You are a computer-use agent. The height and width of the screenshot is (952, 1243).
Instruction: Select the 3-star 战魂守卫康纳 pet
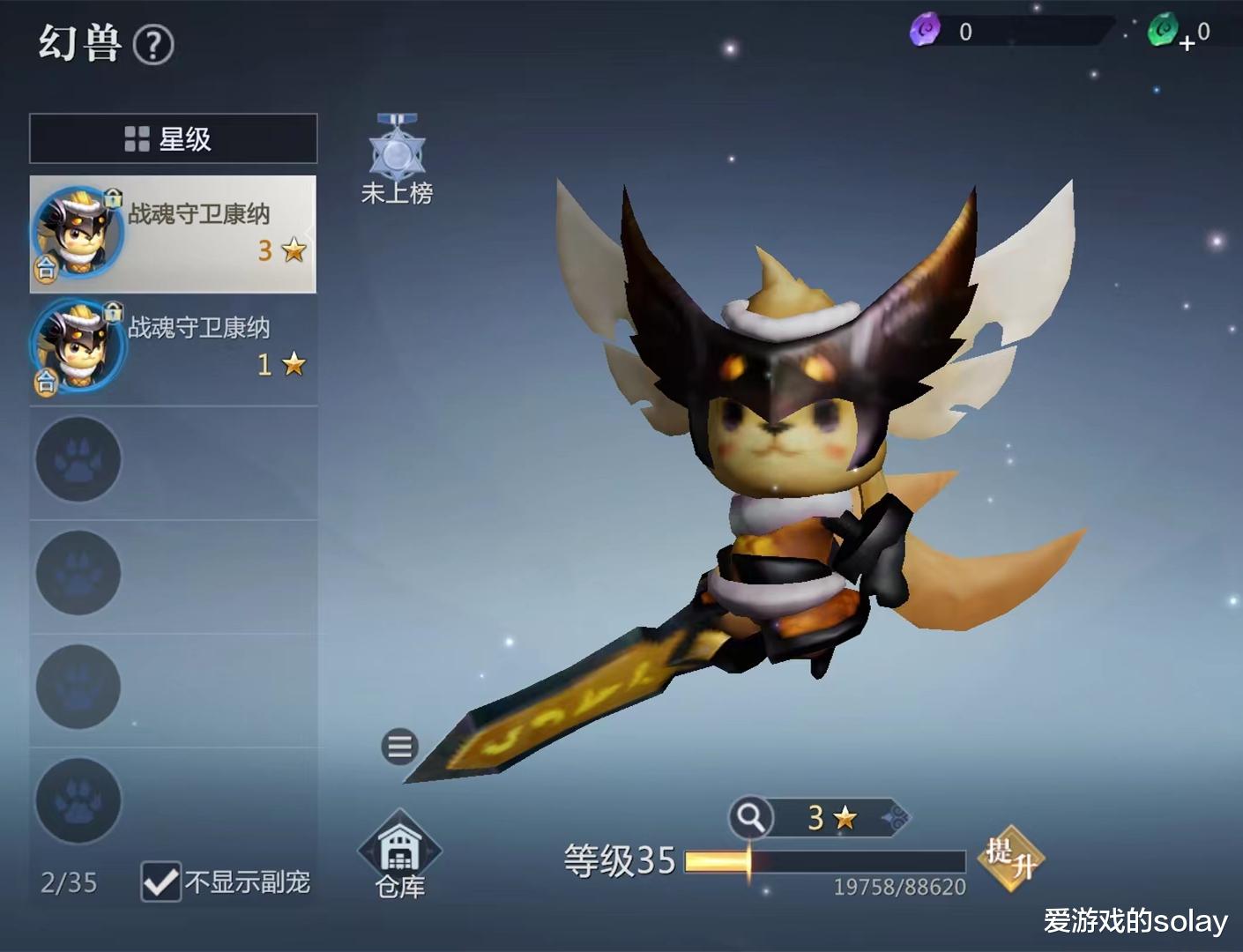(x=173, y=234)
